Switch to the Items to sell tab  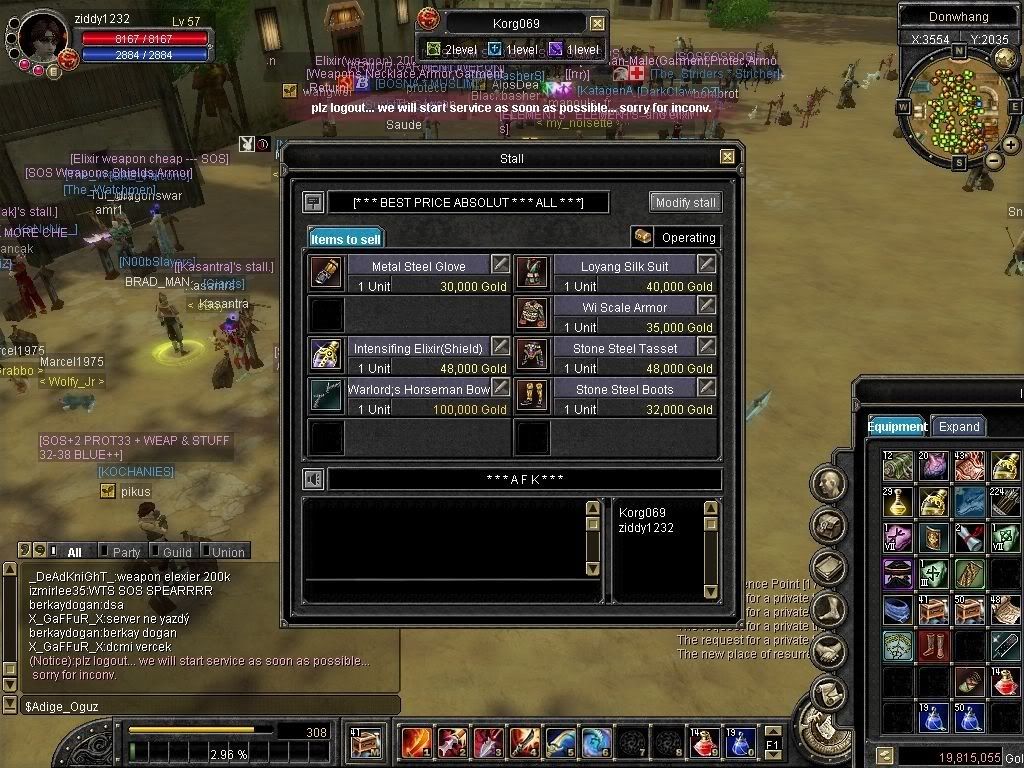pyautogui.click(x=345, y=239)
